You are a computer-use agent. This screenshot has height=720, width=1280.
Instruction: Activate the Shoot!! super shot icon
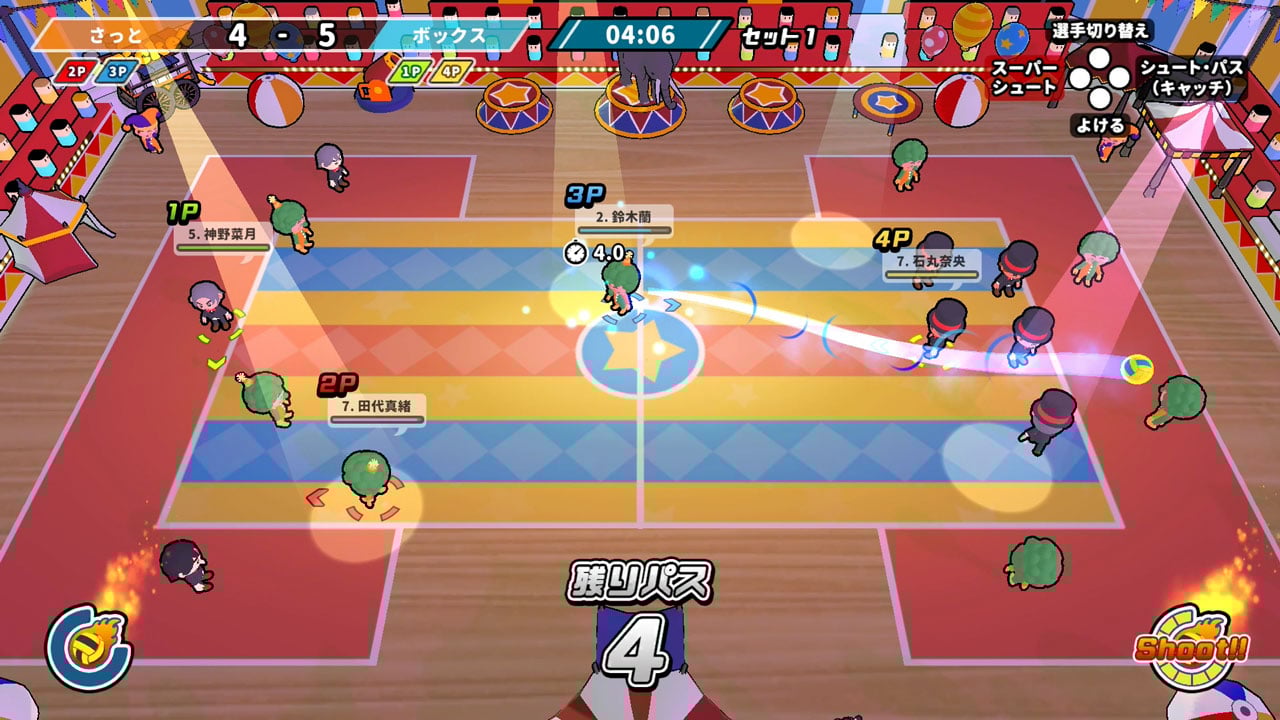click(1191, 647)
